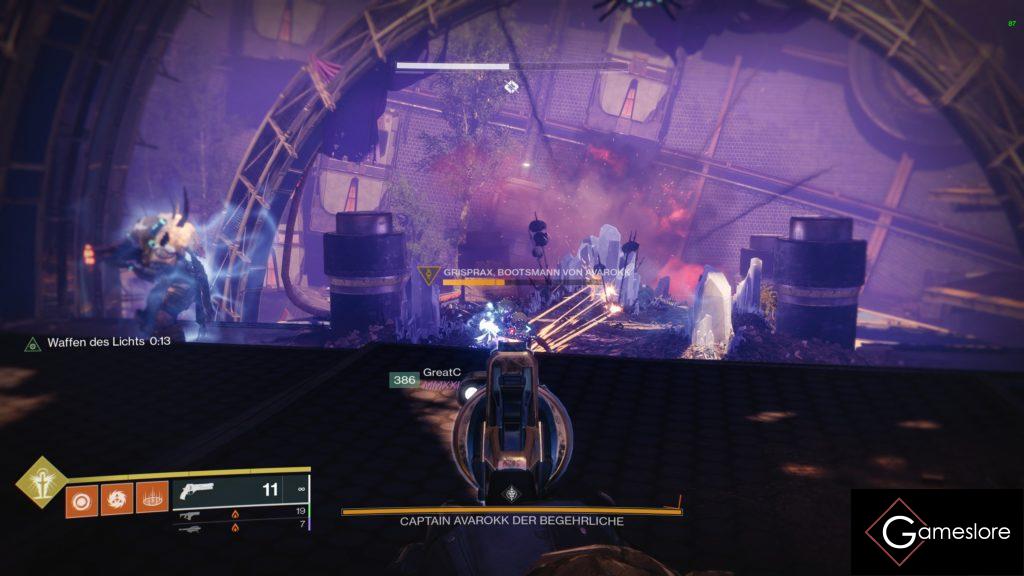Select the GreatC player nameplate
Viewport: 1024px width, 576px height.
pyautogui.click(x=440, y=373)
